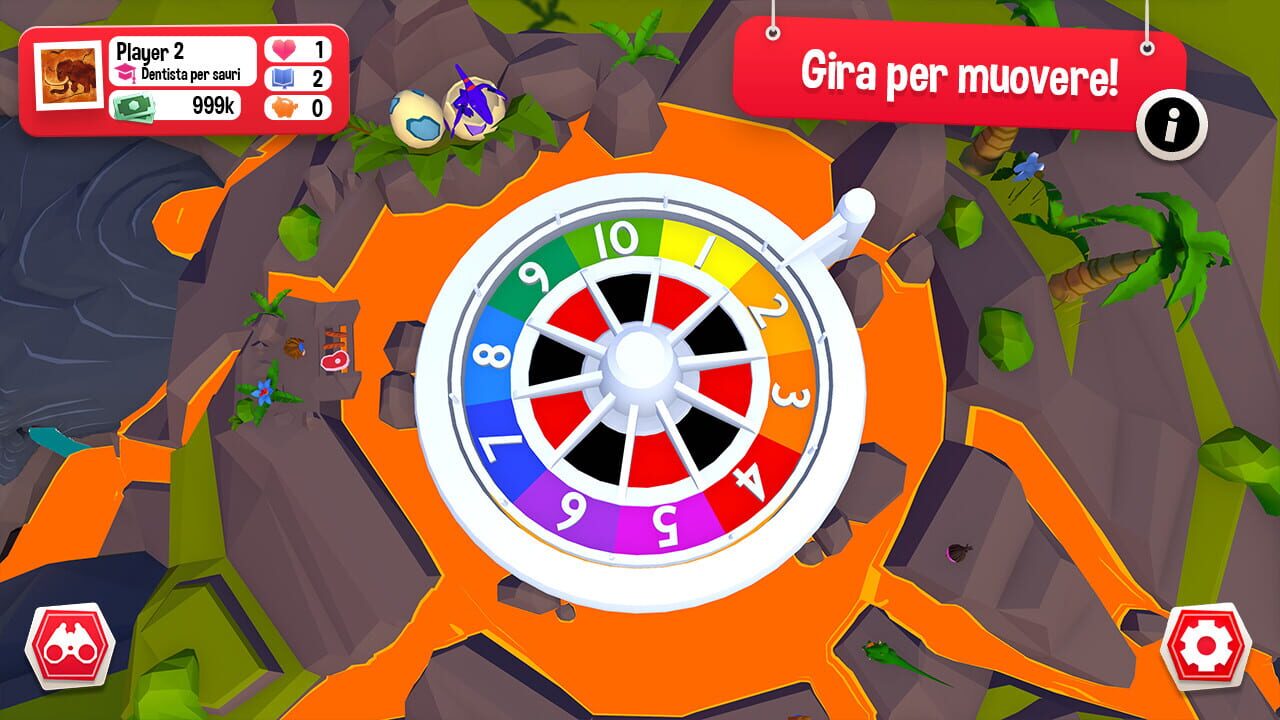Viewport: 1280px width, 720px height.
Task: Click the piggy bank savings icon
Action: pyautogui.click(x=286, y=107)
